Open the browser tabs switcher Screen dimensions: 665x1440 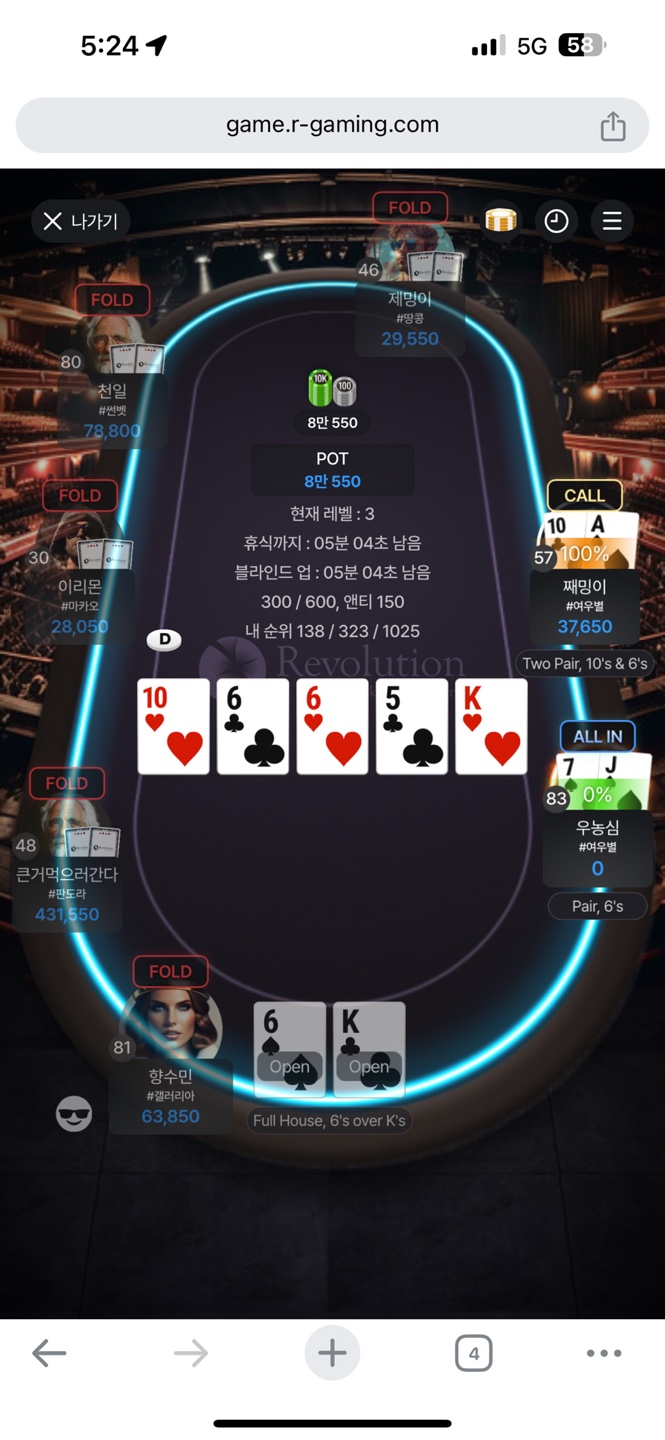click(473, 1354)
